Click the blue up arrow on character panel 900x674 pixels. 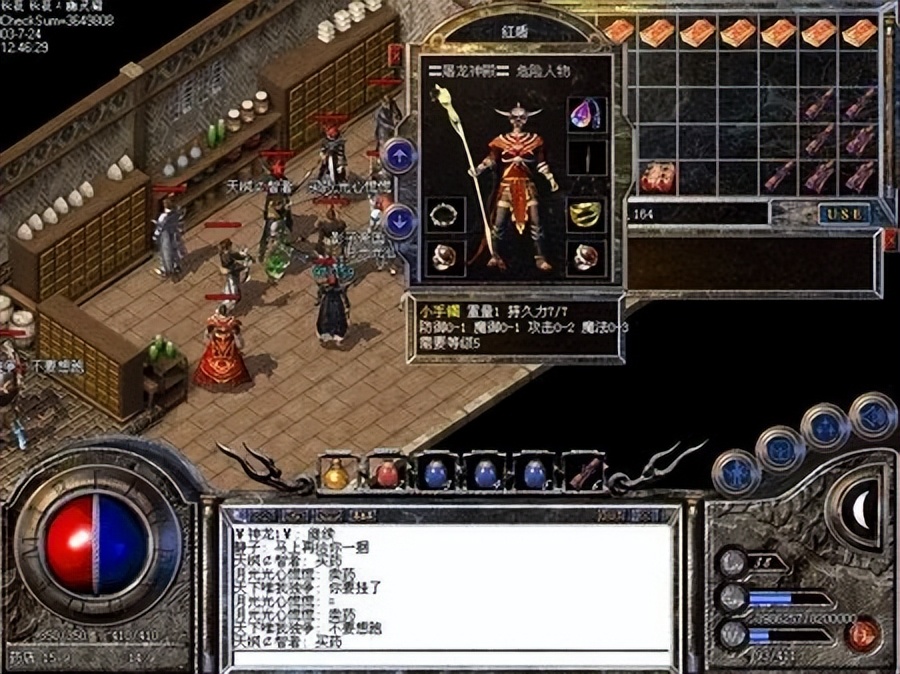pyautogui.click(x=399, y=155)
